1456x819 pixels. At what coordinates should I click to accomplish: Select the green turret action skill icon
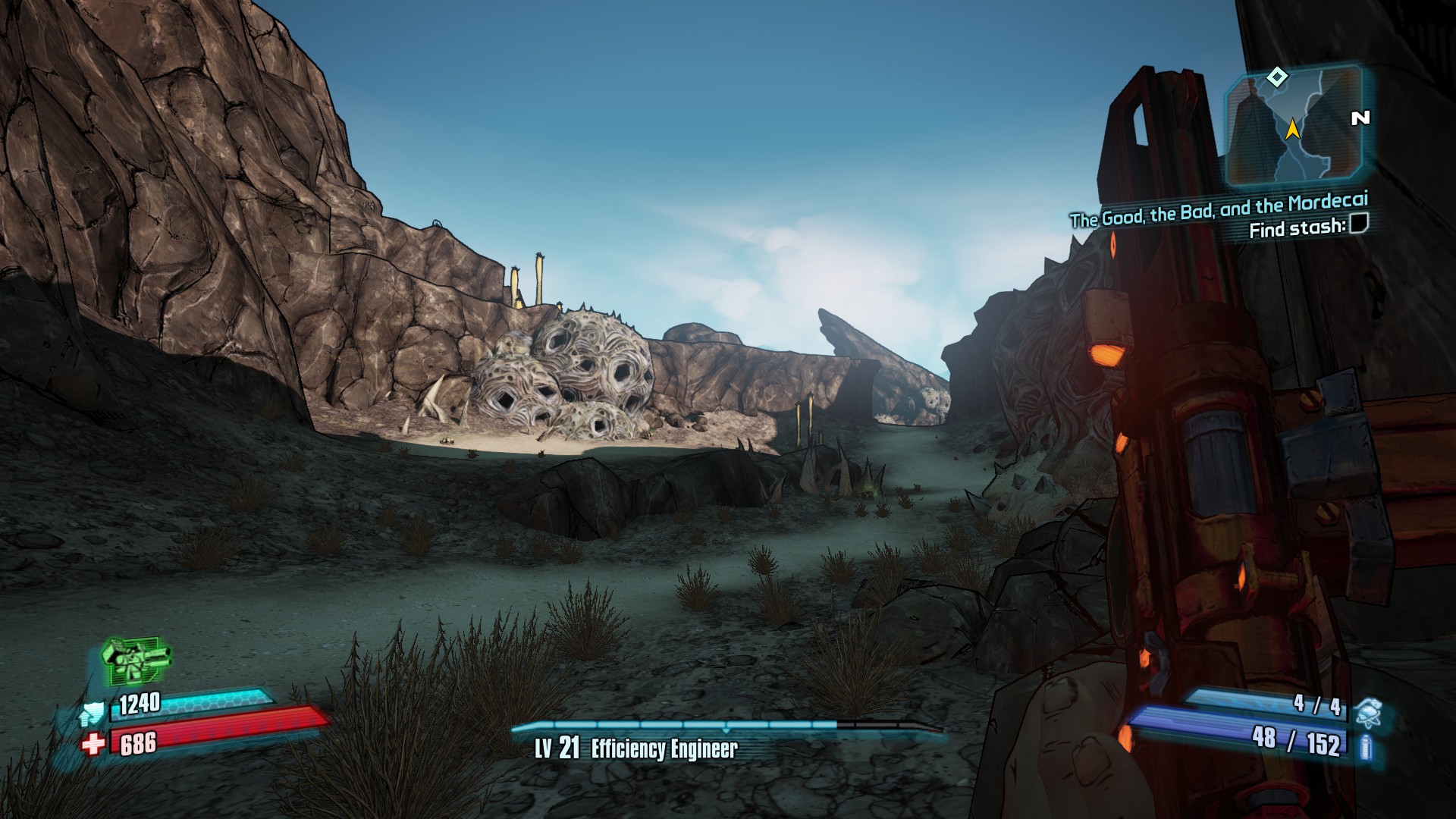136,659
